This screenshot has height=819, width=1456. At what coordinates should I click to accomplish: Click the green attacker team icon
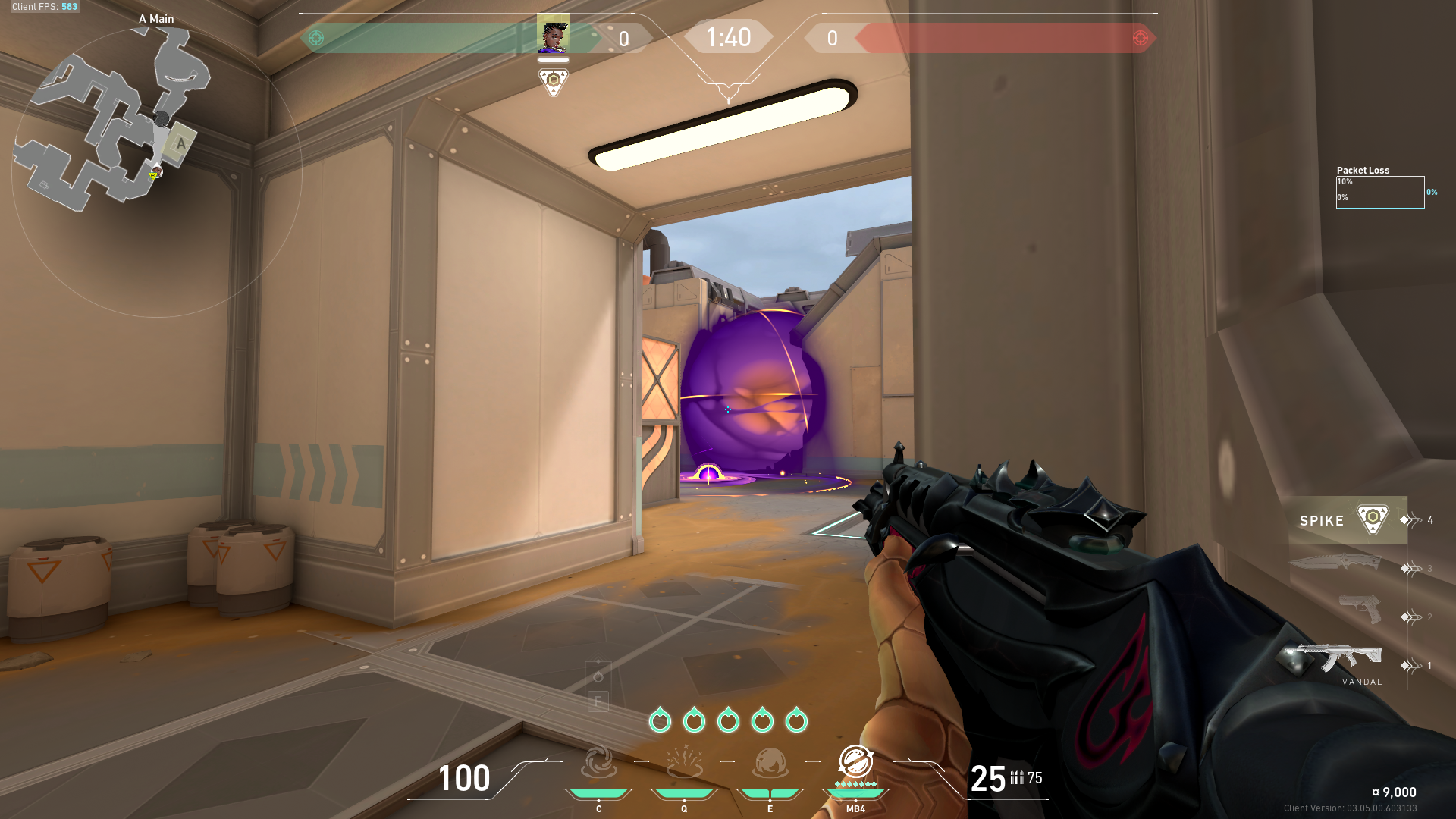[x=316, y=38]
